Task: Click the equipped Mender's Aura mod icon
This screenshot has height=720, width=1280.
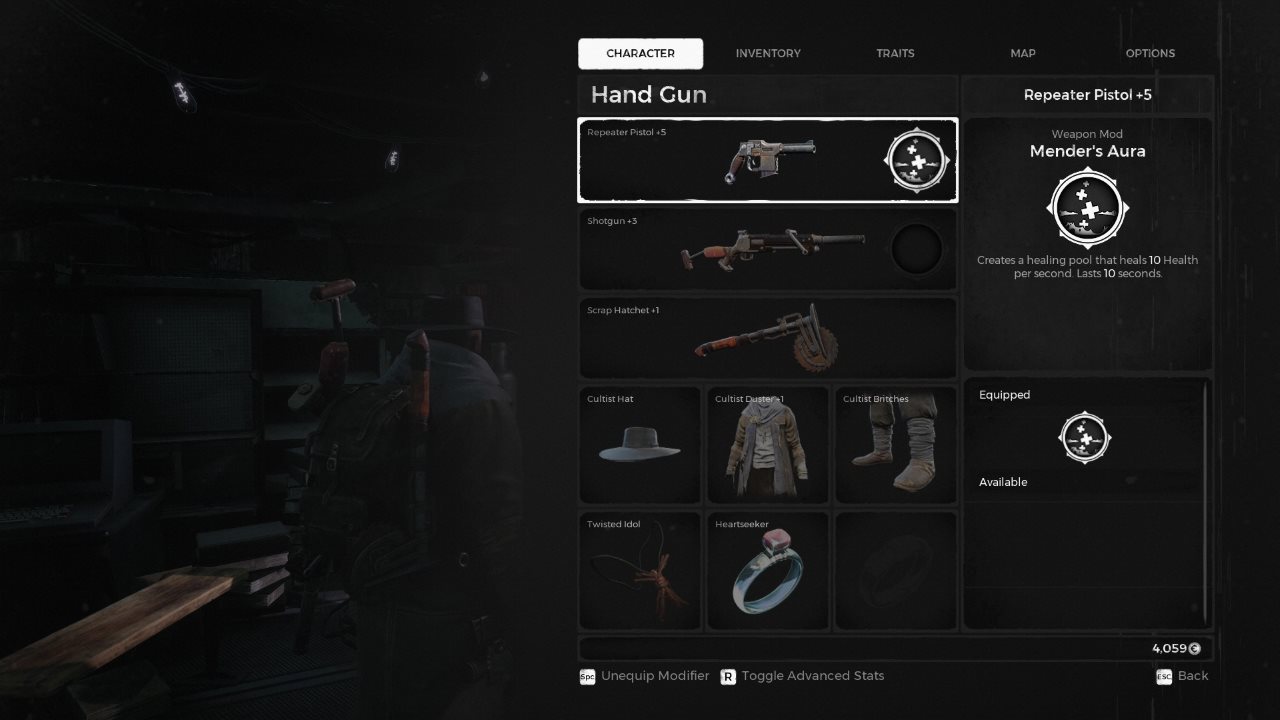Action: point(1086,438)
